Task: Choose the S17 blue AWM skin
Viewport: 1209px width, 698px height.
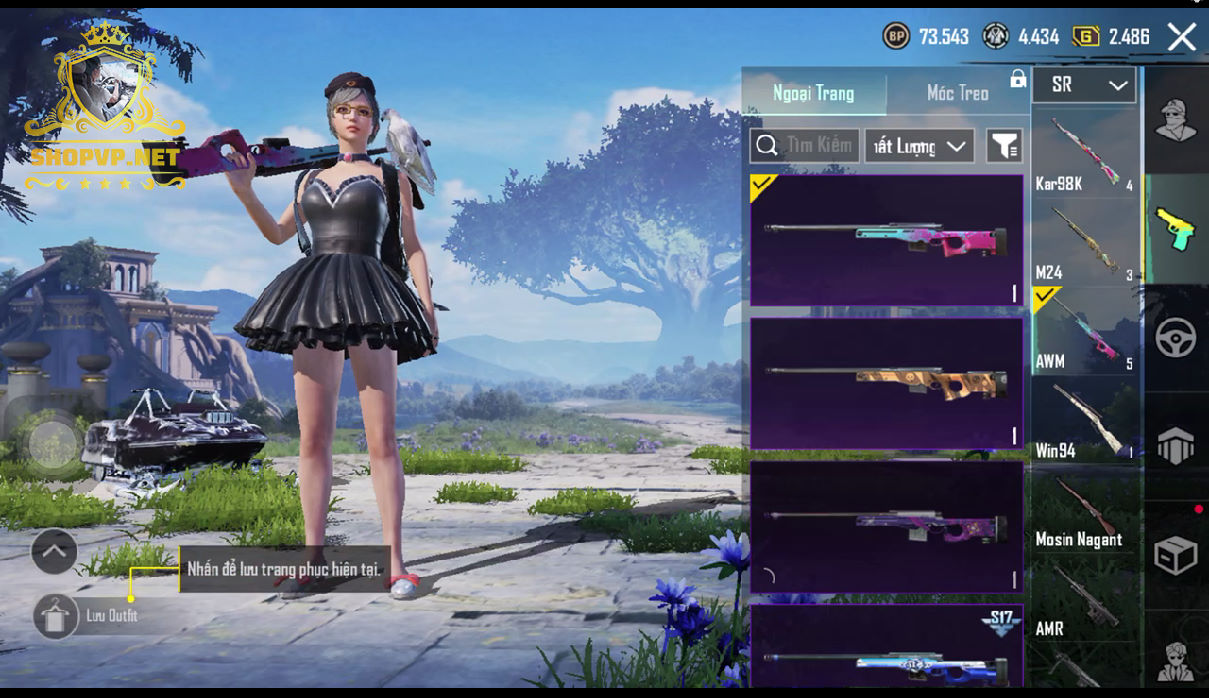Action: click(886, 647)
